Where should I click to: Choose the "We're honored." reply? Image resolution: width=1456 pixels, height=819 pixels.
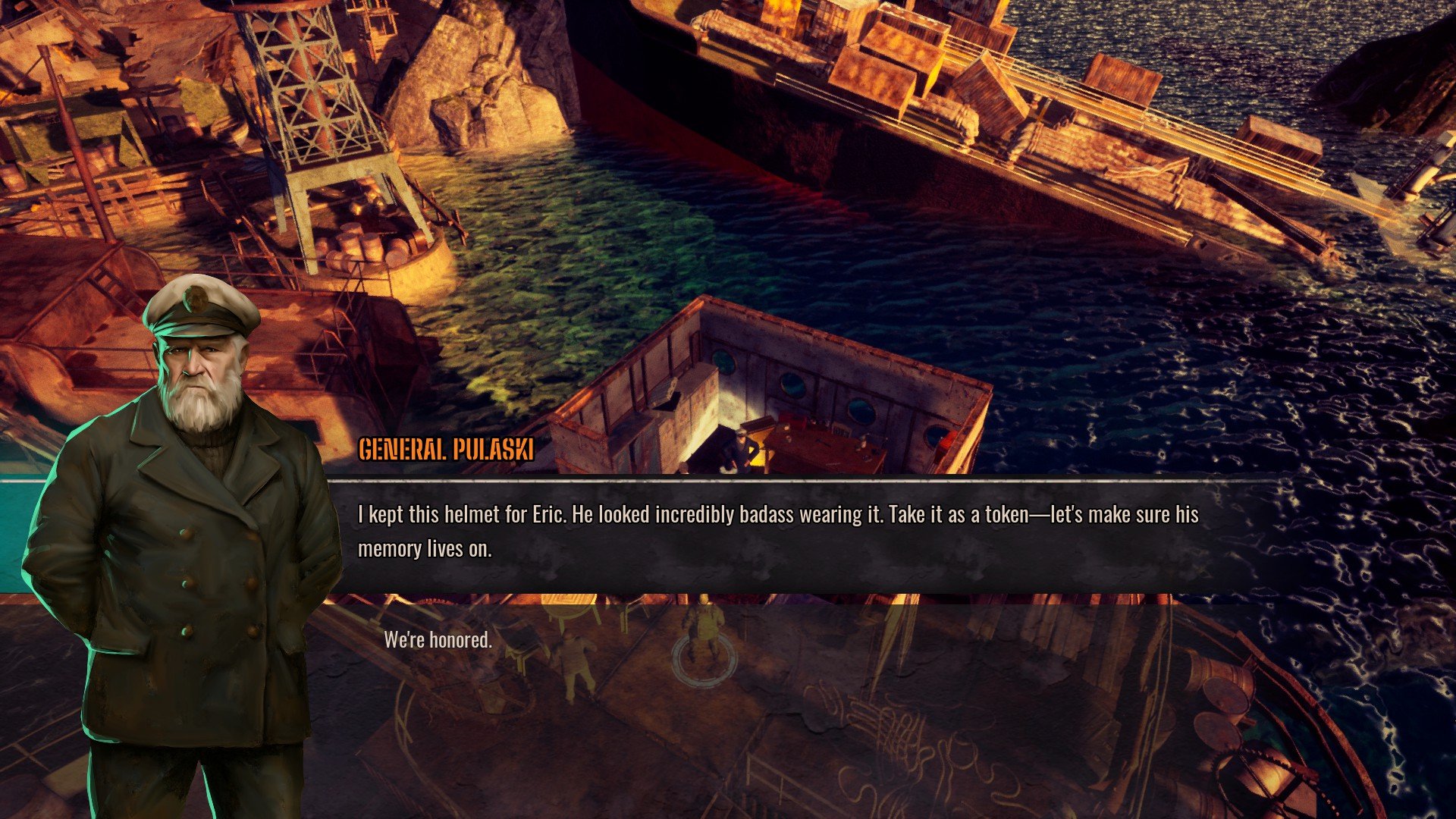click(x=438, y=640)
